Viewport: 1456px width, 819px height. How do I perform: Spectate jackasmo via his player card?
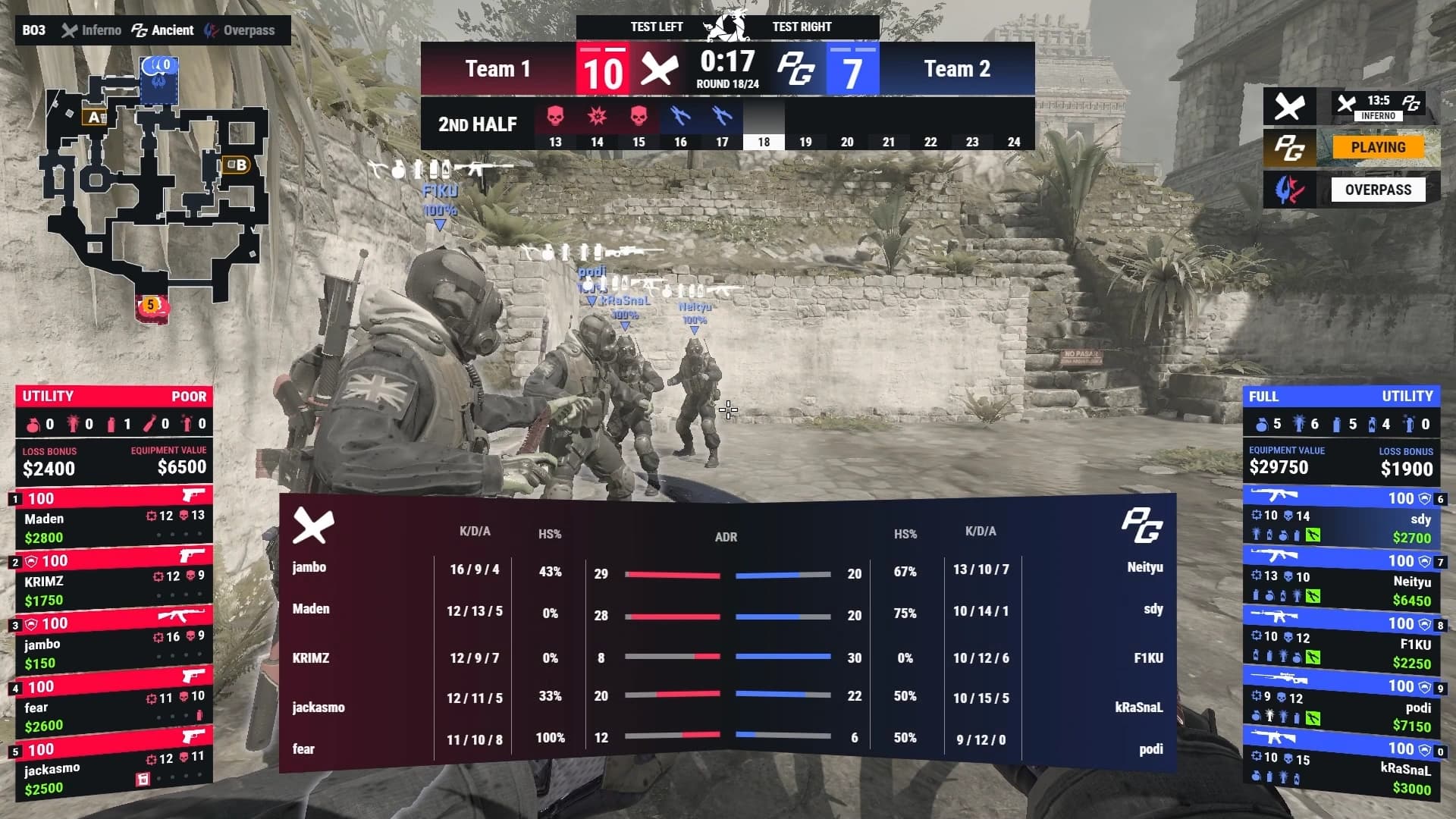tap(114, 769)
